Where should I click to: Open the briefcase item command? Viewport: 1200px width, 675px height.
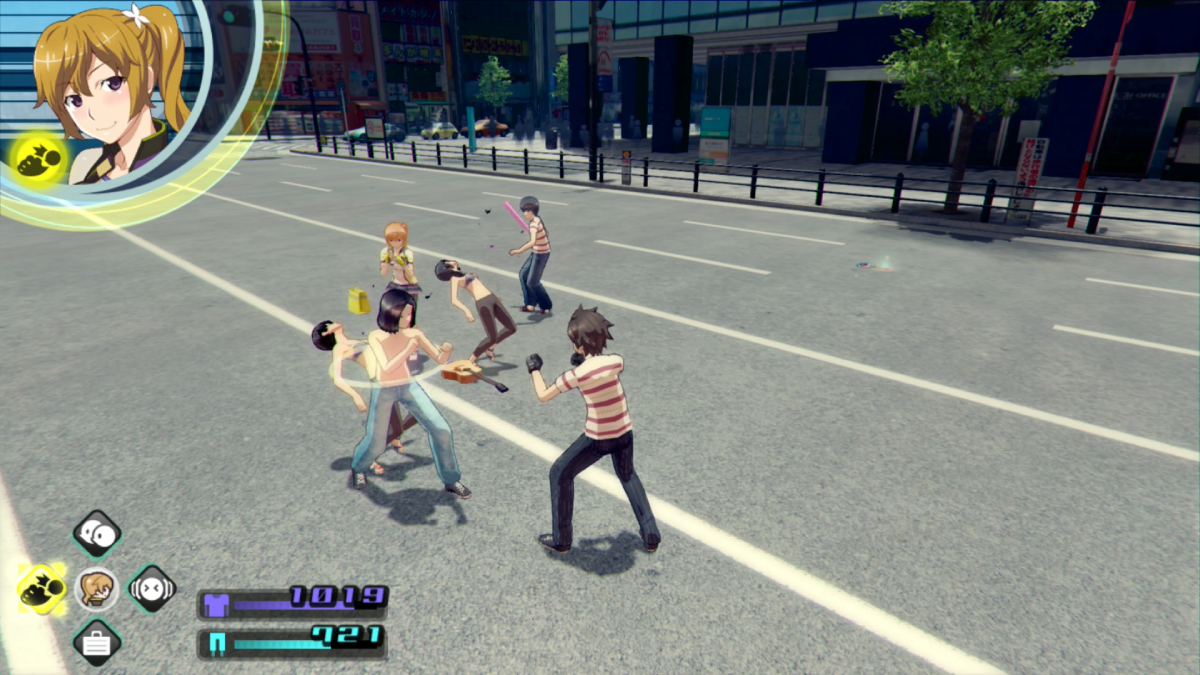coord(97,643)
